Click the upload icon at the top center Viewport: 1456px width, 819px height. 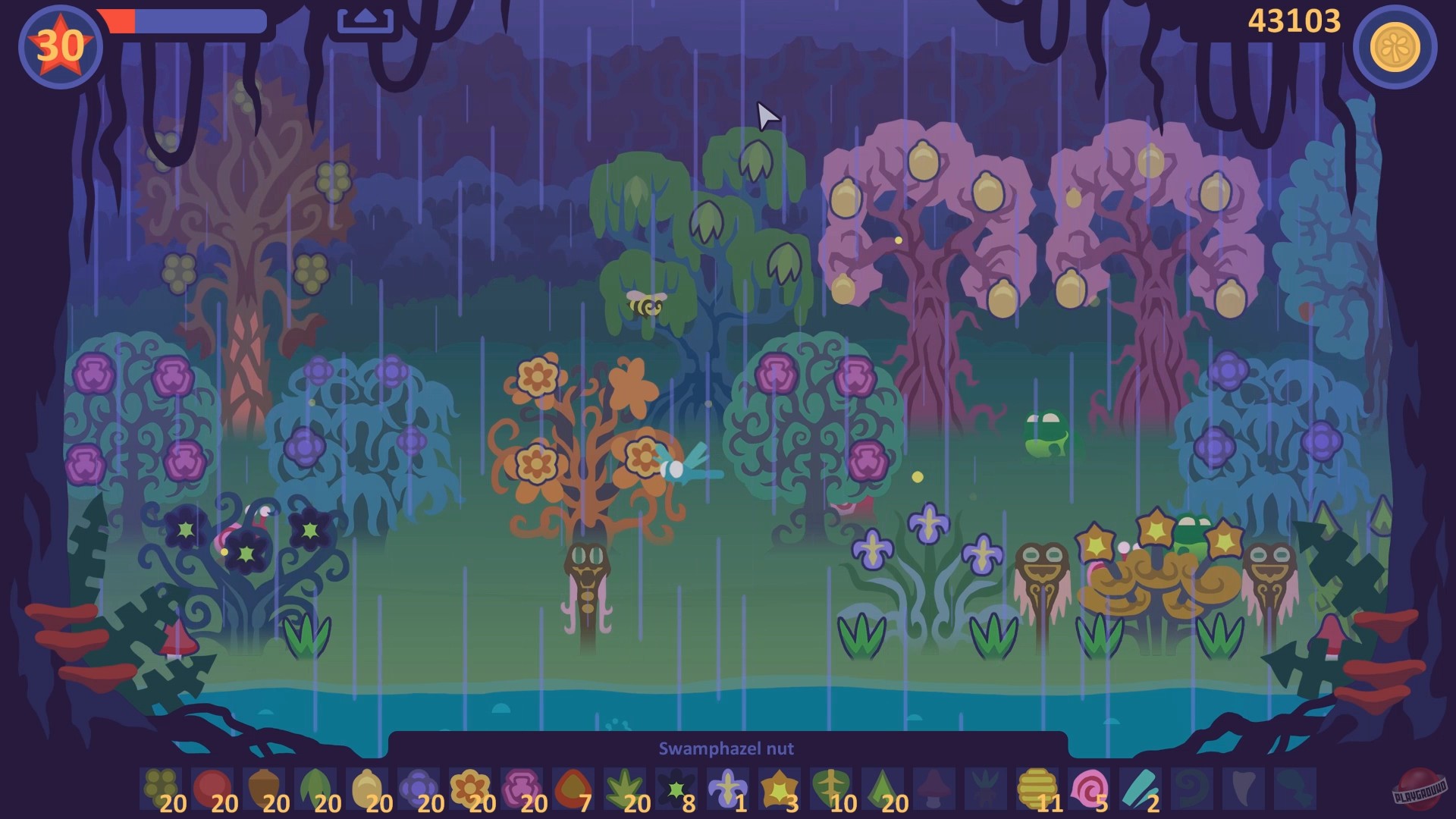[365, 19]
